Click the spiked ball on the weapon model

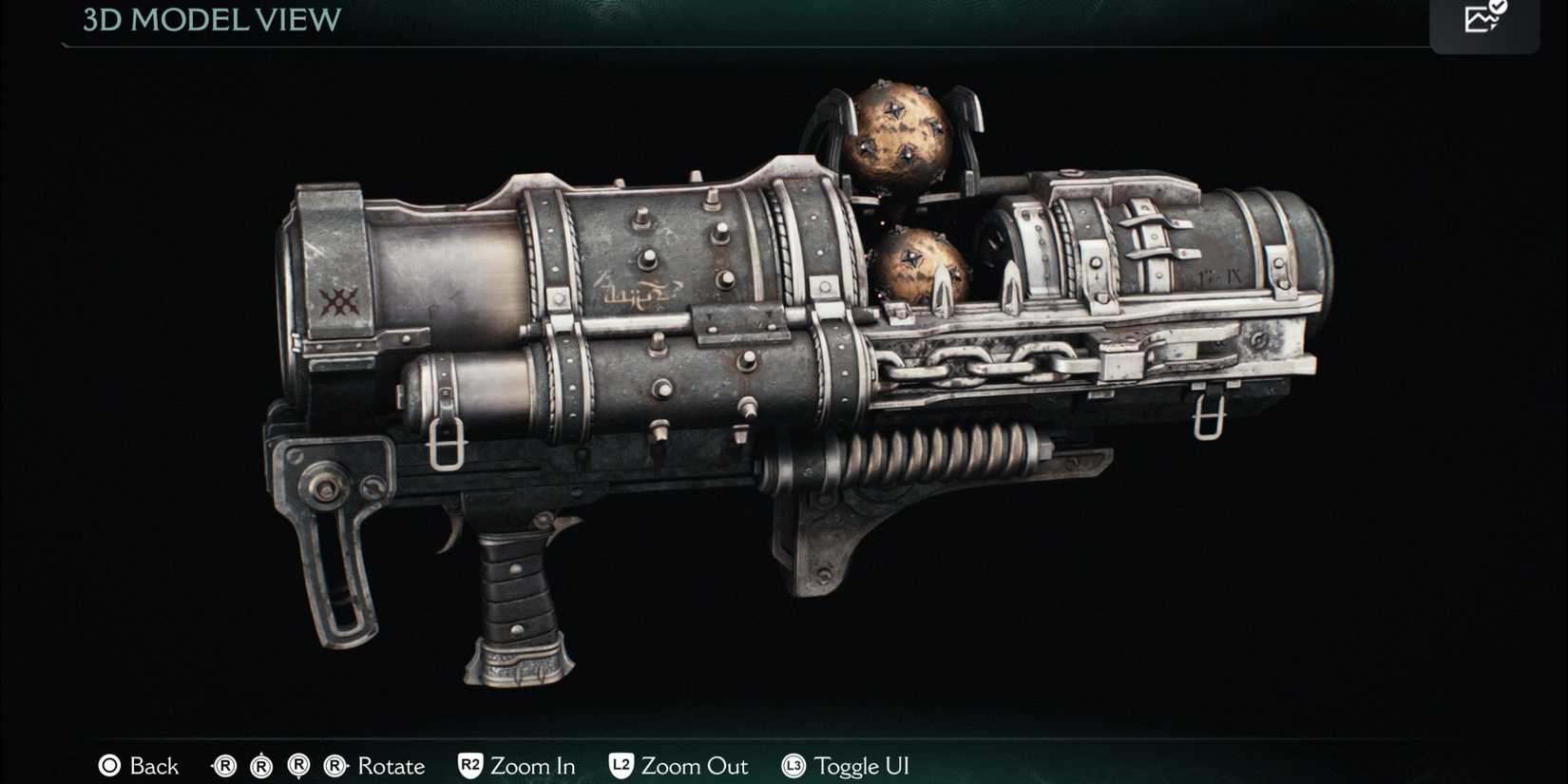898,138
